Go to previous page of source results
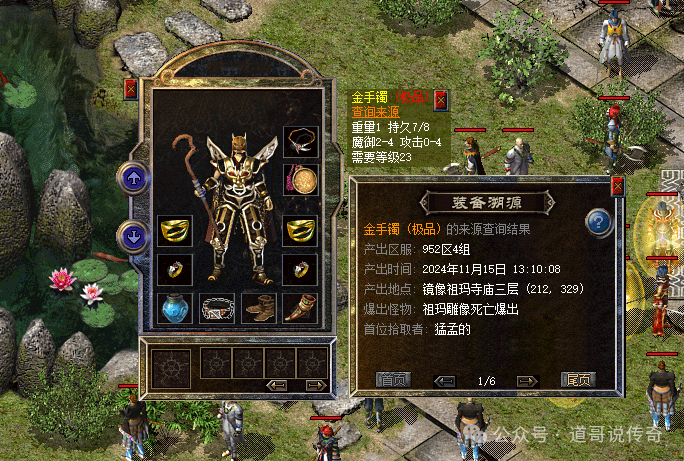 446,380
